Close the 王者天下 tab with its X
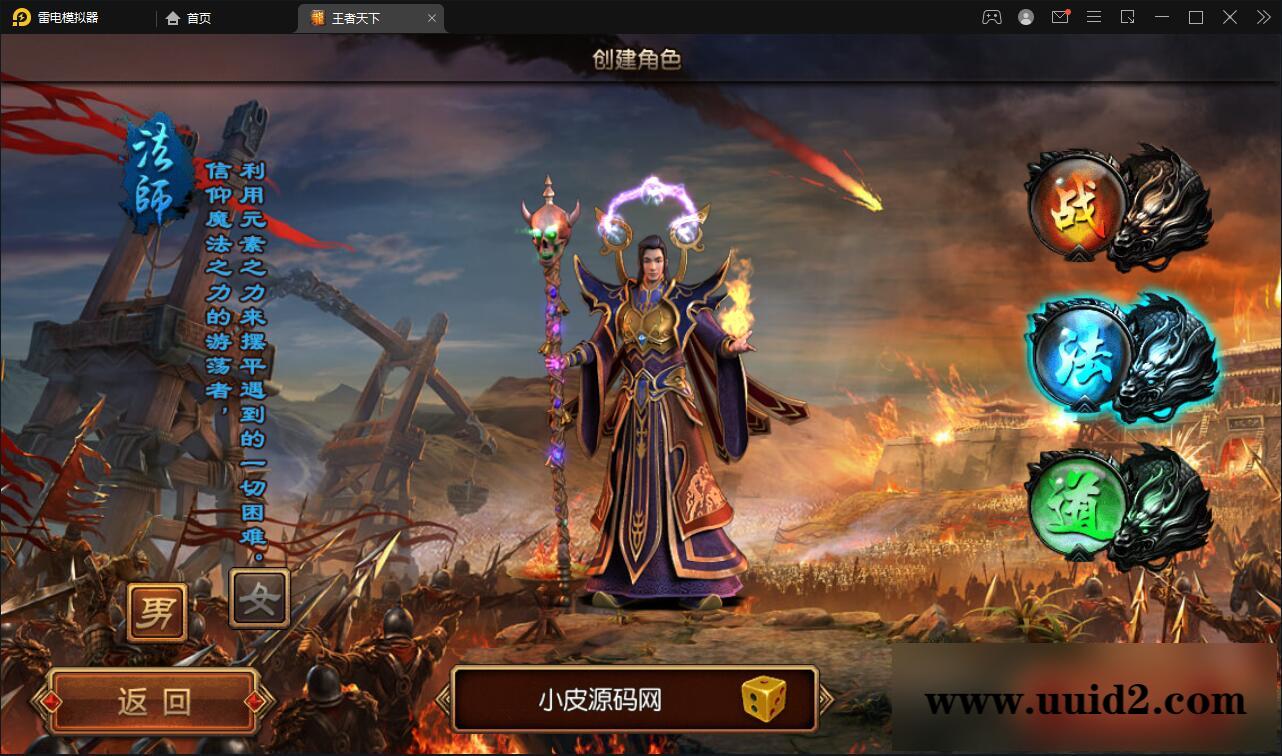This screenshot has height=756, width=1282. point(431,17)
